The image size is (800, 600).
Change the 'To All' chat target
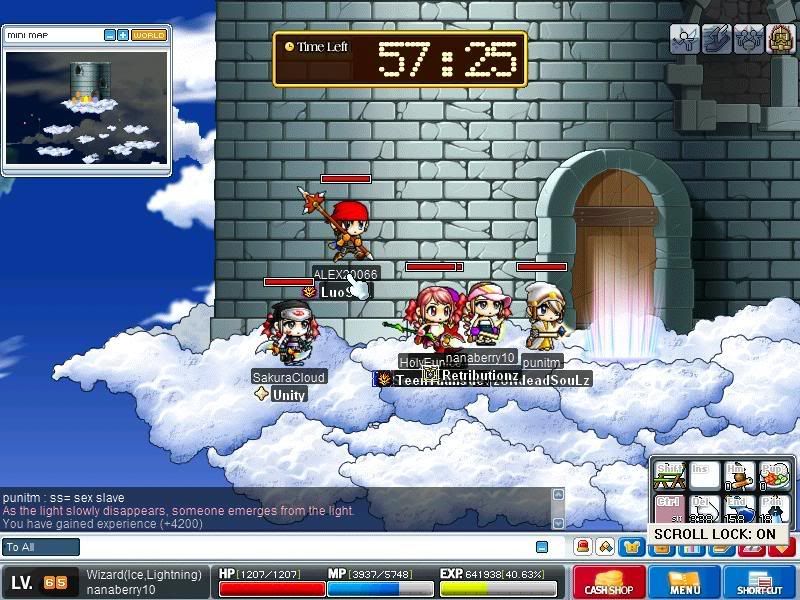click(x=41, y=547)
